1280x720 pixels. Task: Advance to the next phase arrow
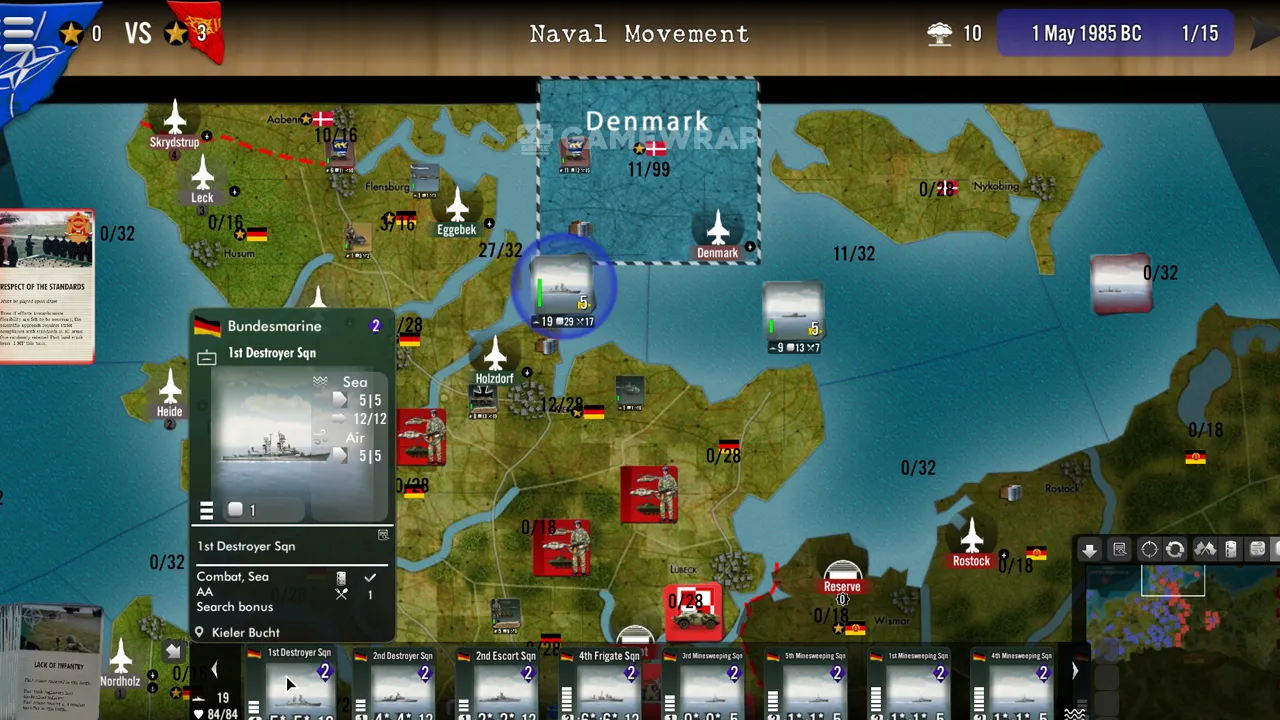coord(1266,33)
